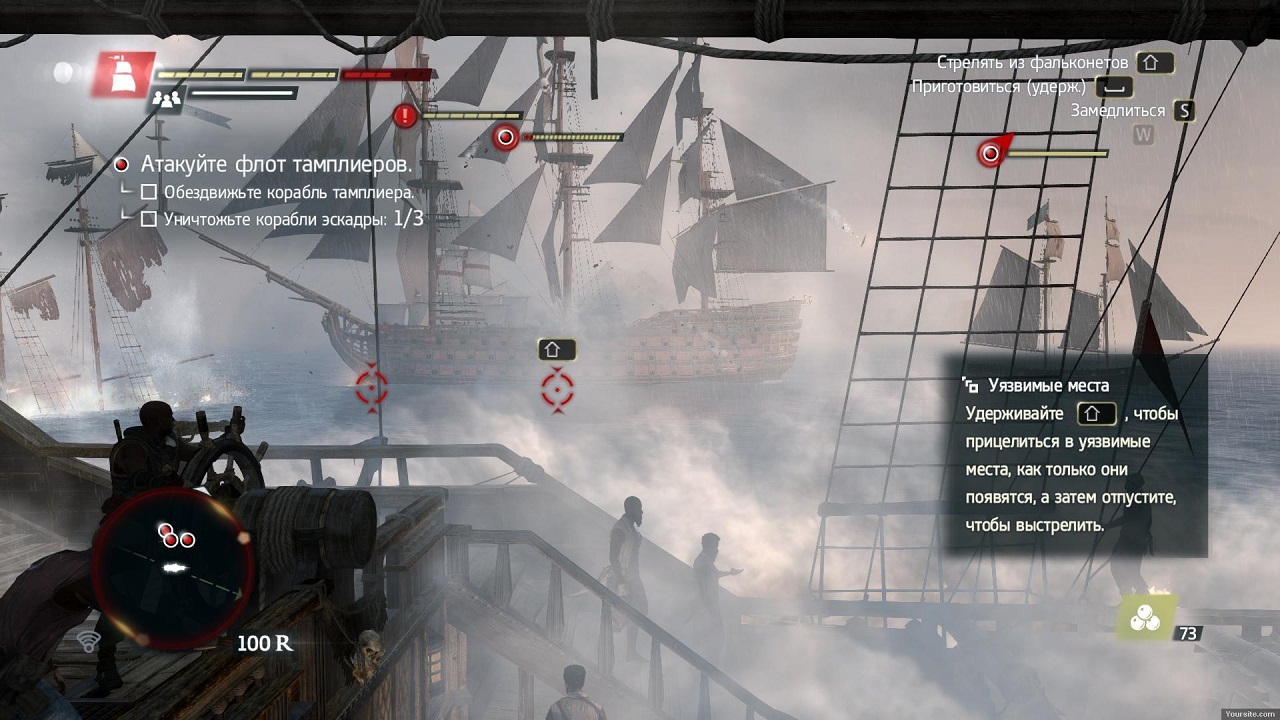
Task: Click the red Jackdaw ship icon
Action: point(125,75)
